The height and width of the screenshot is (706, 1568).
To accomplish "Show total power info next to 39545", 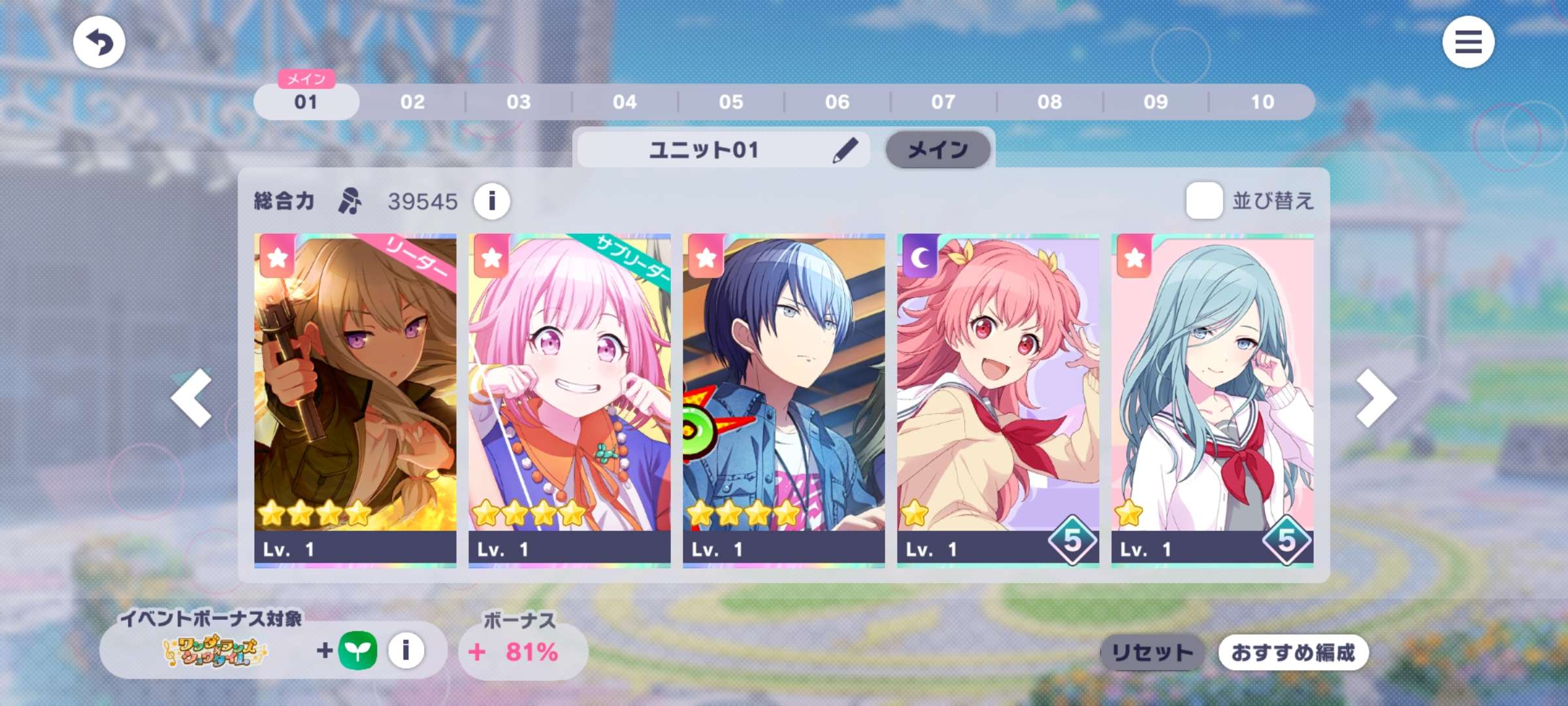I will click(492, 201).
